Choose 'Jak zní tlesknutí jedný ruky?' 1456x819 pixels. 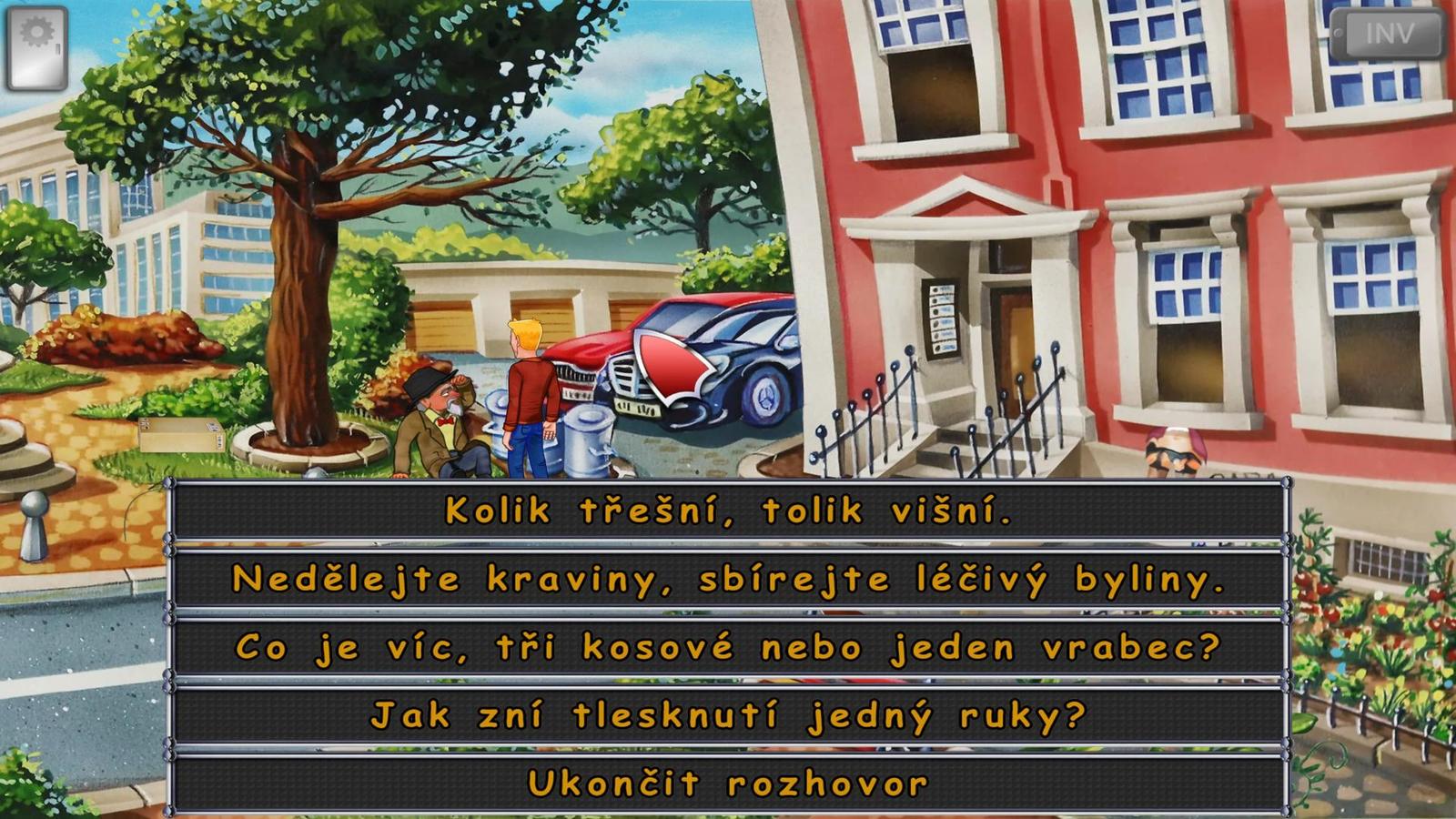click(728, 713)
